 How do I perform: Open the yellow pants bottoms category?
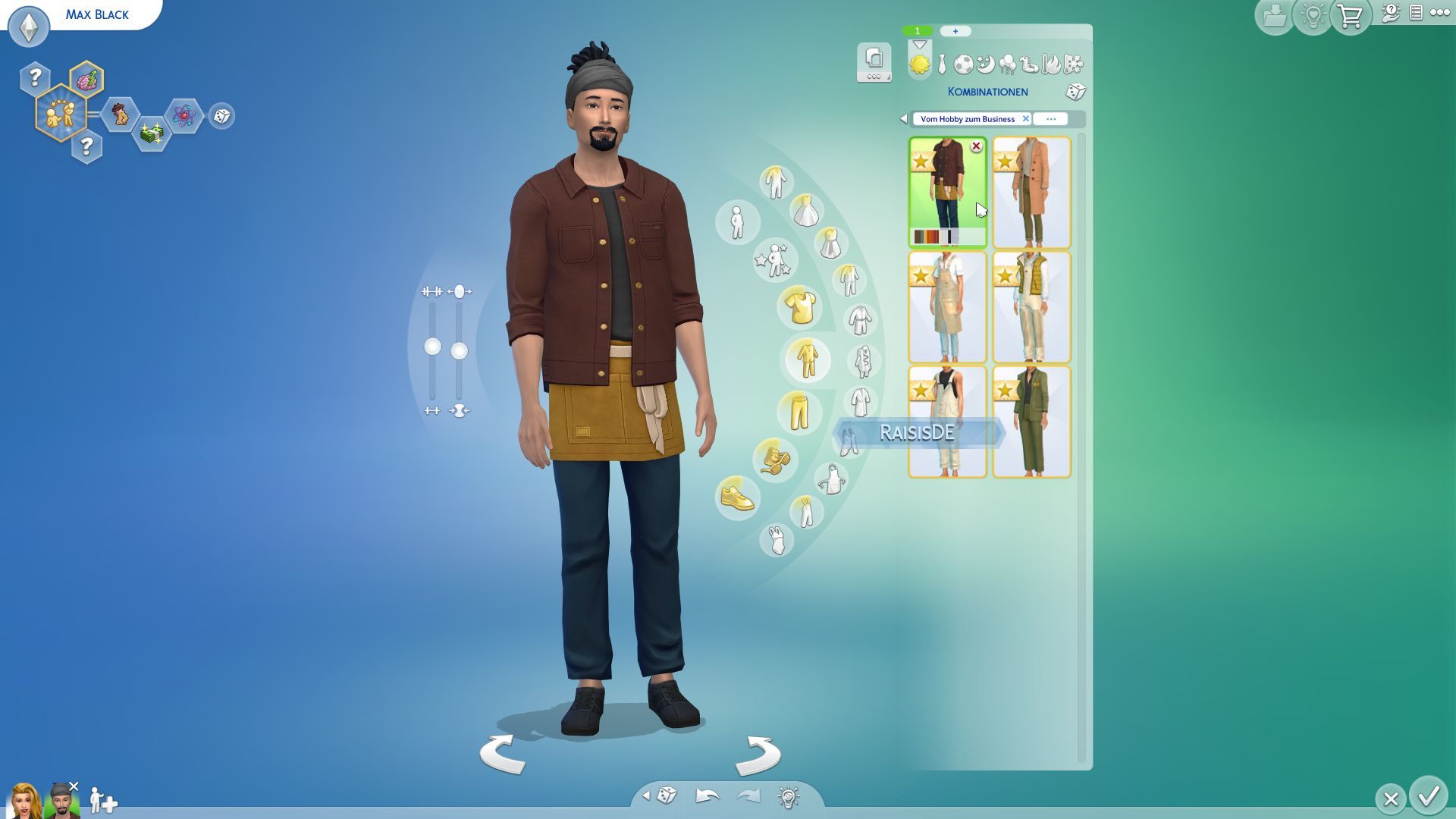point(799,412)
